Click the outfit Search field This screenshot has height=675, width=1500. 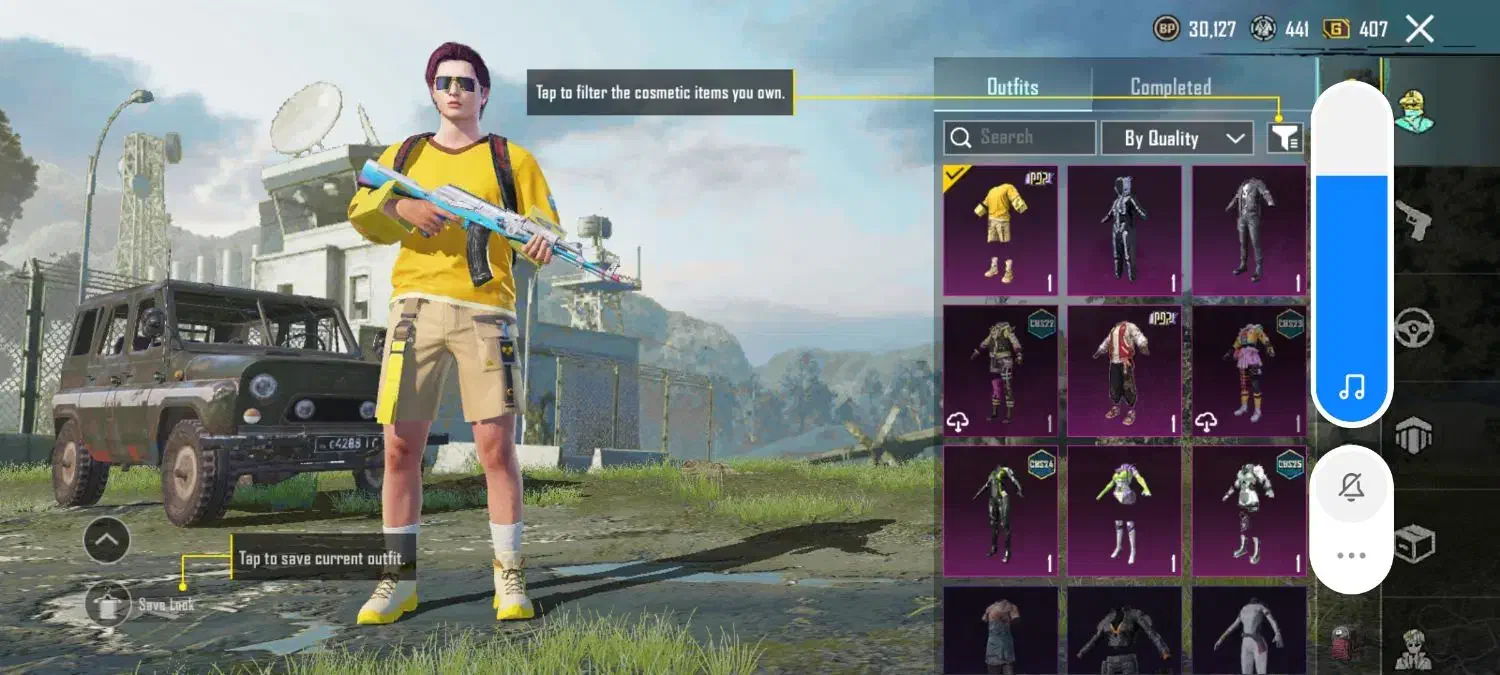click(x=1020, y=138)
